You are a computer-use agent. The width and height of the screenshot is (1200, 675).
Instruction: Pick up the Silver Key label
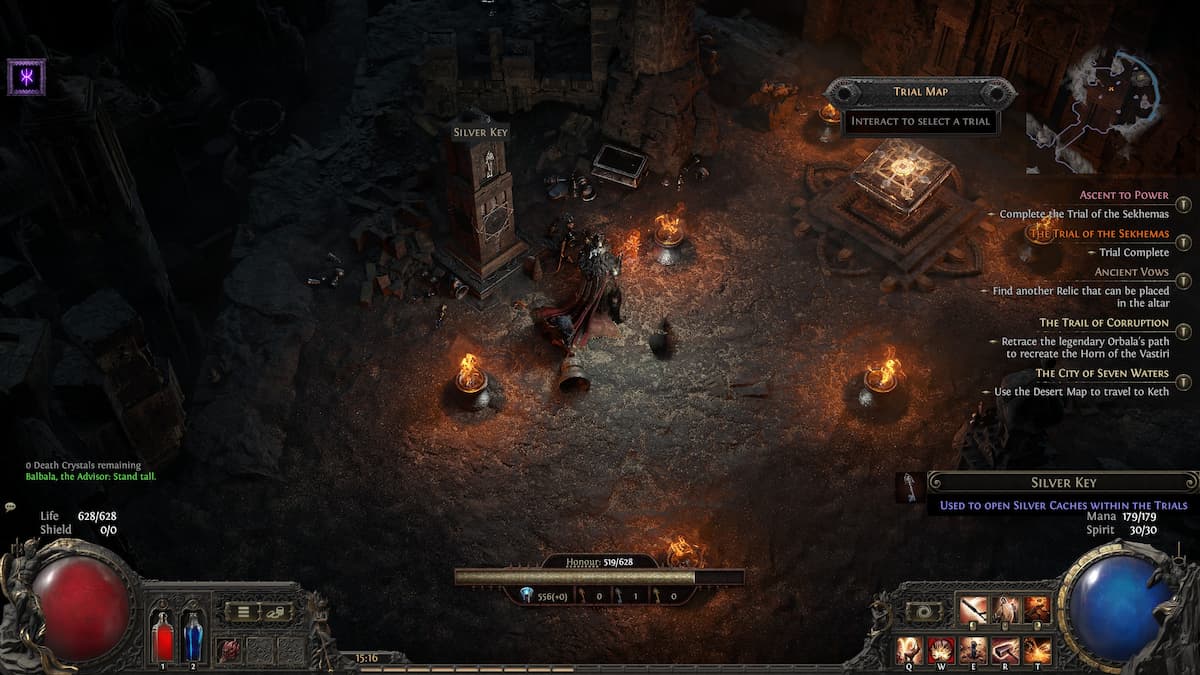click(x=482, y=132)
